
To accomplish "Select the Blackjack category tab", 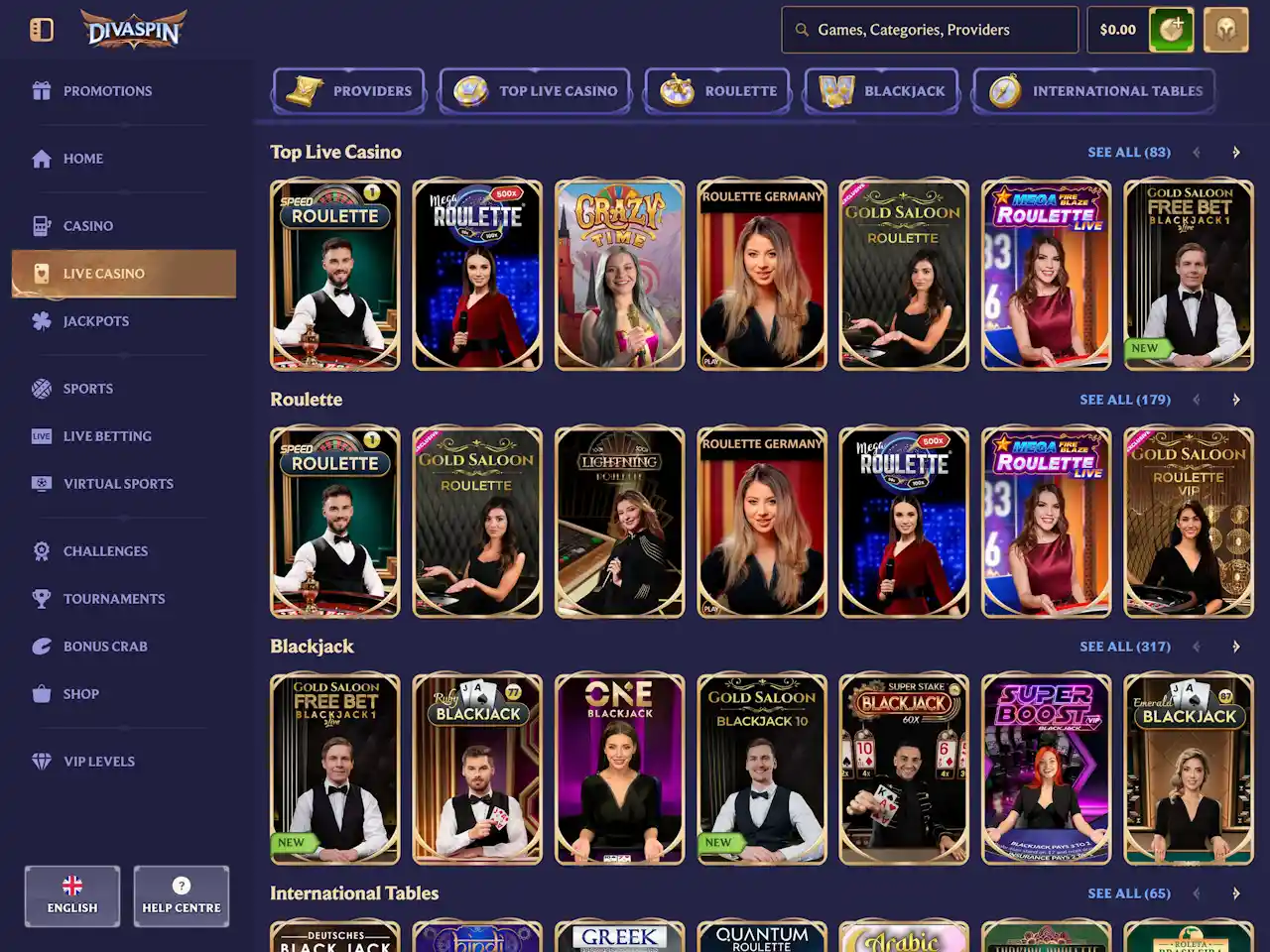I will tap(881, 91).
